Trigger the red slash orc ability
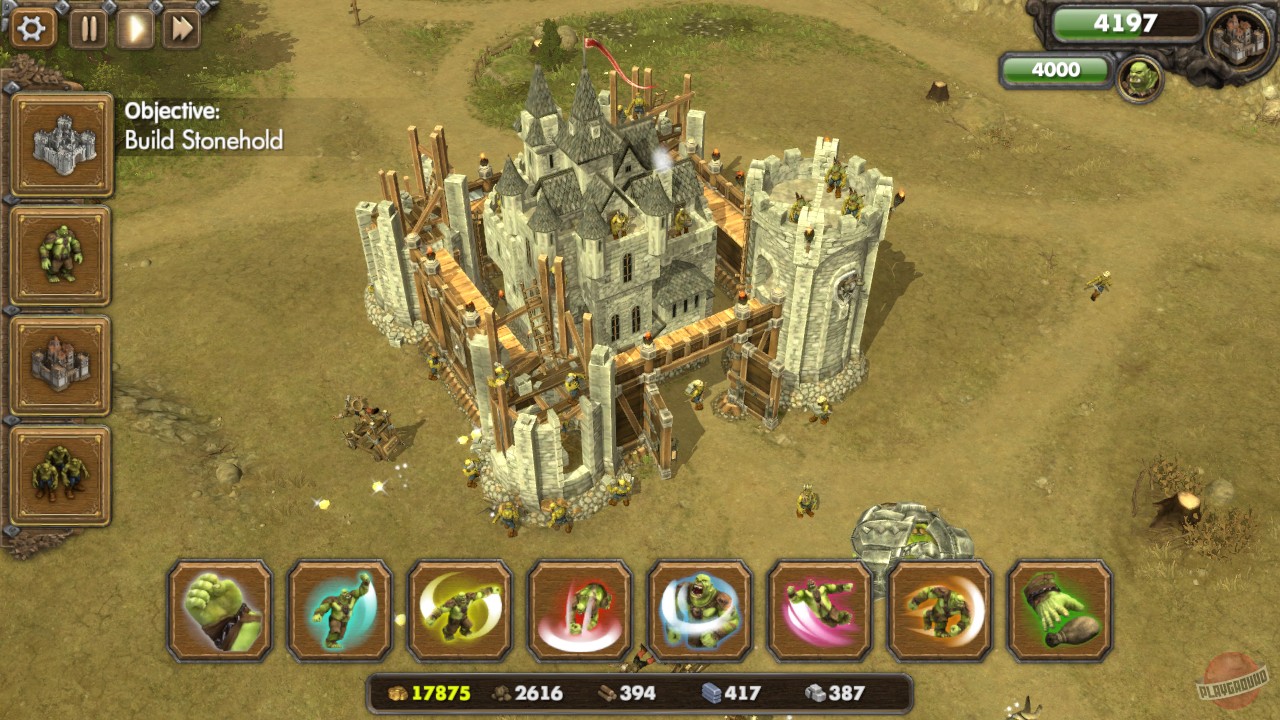 [x=580, y=613]
